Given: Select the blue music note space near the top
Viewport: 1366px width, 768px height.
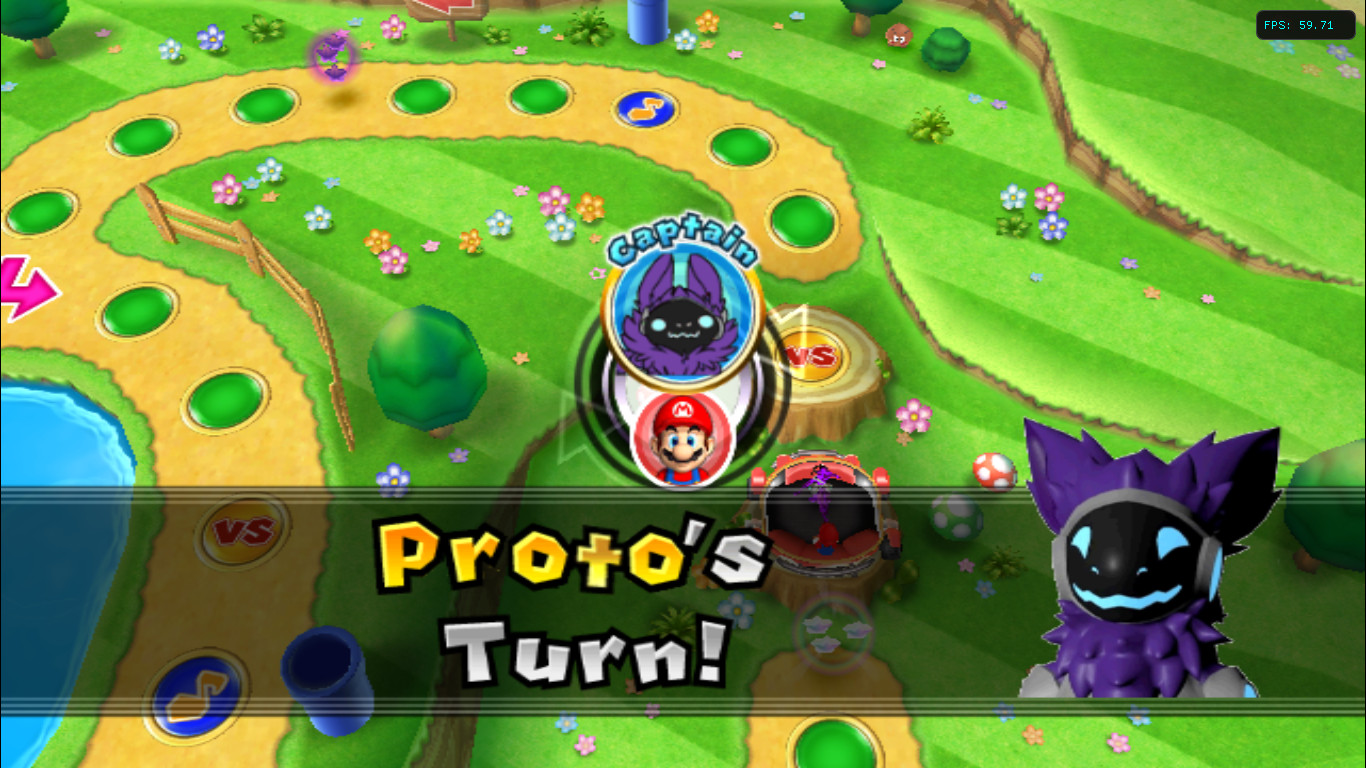Looking at the screenshot, I should (x=645, y=110).
